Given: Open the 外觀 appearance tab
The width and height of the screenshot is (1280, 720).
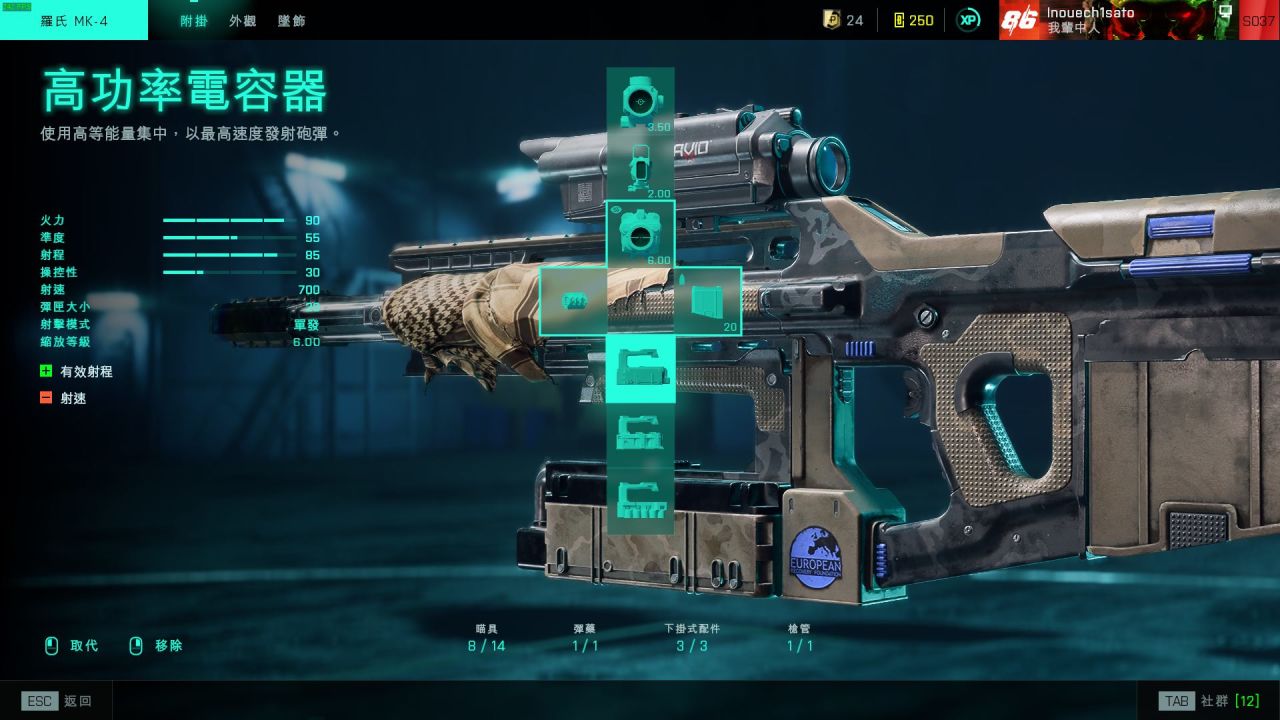Looking at the screenshot, I should pyautogui.click(x=243, y=21).
